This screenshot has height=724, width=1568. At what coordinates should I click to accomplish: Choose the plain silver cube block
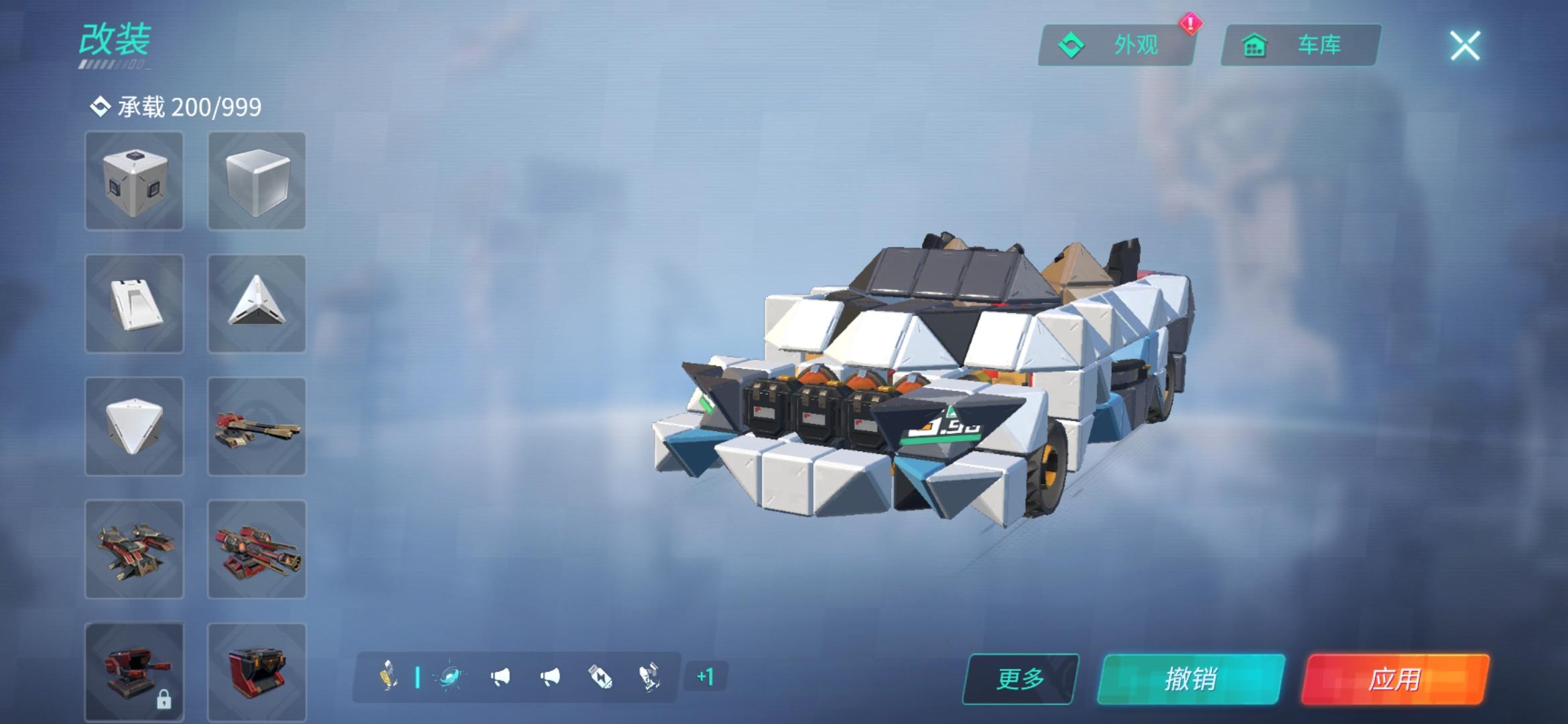pyautogui.click(x=257, y=181)
